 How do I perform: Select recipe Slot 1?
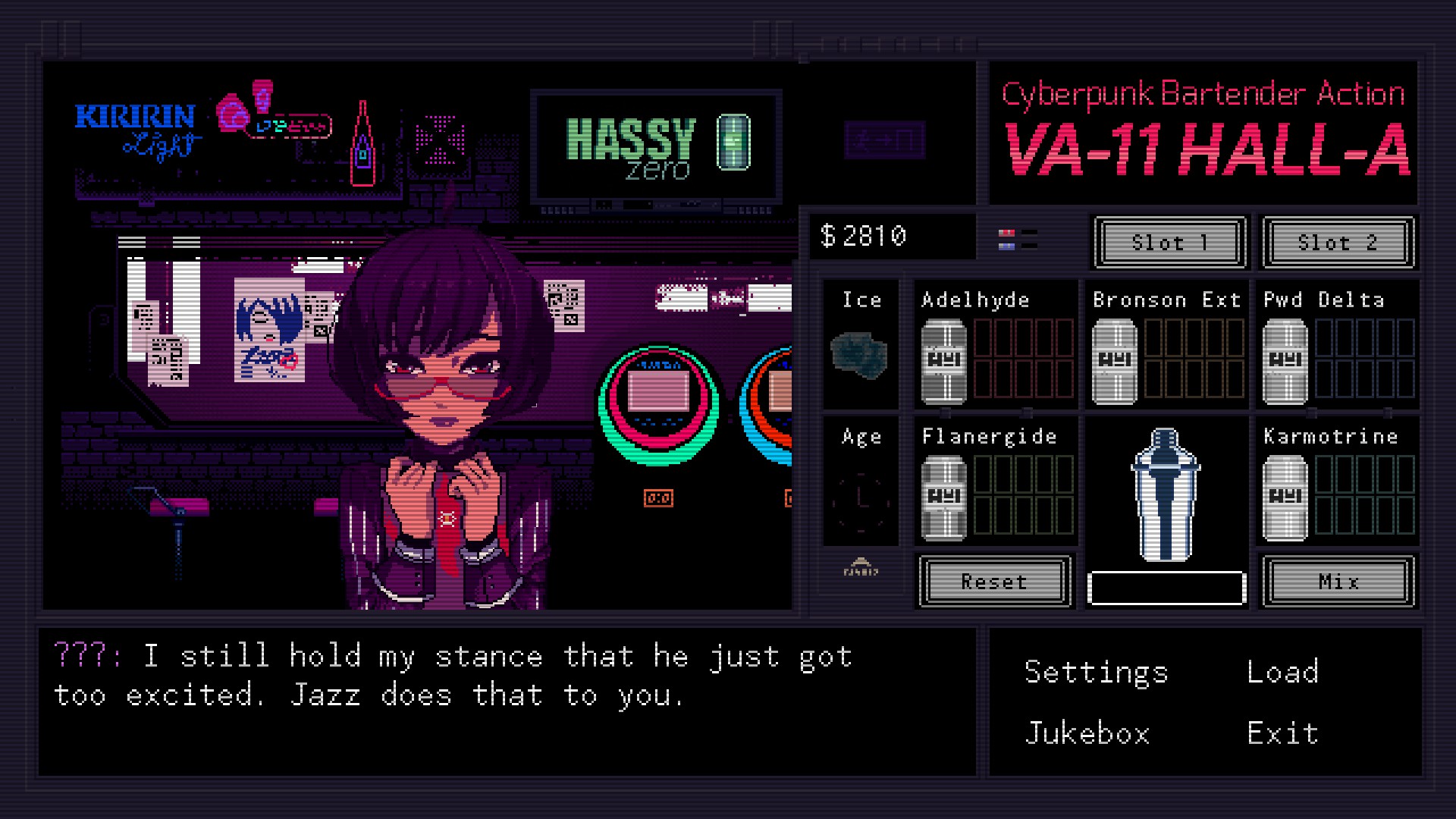click(x=1169, y=243)
